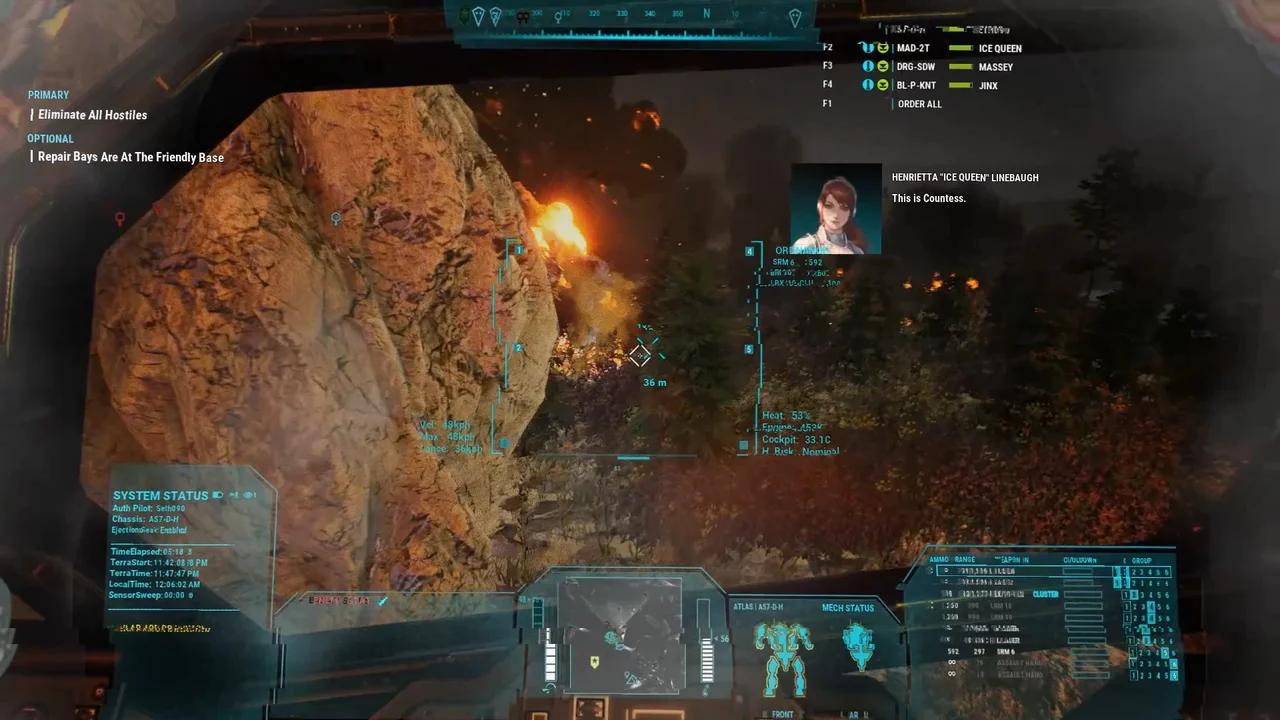This screenshot has width=1280, height=720.
Task: Click the Eliminate All Hostiles objective
Action: (x=91, y=115)
